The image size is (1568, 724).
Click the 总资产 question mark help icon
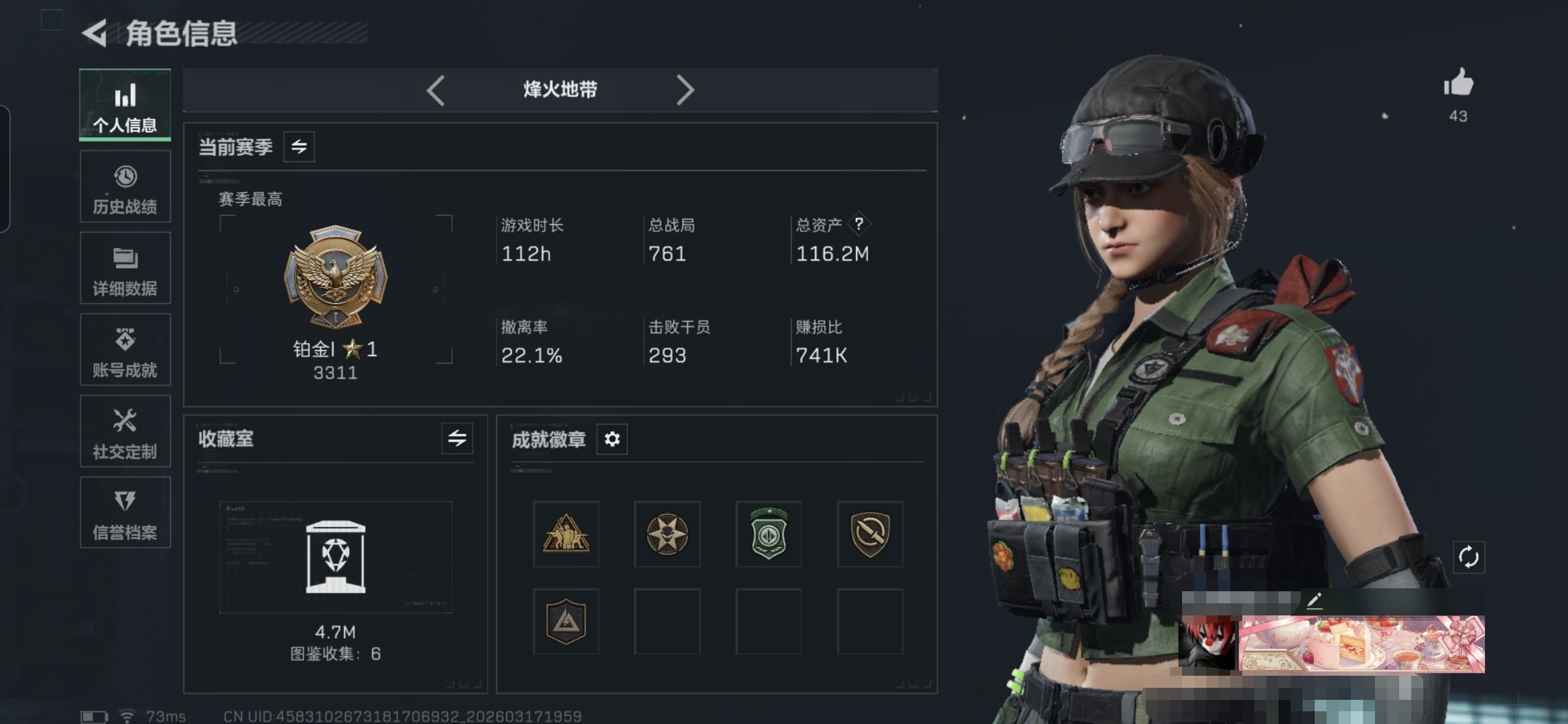[x=858, y=224]
